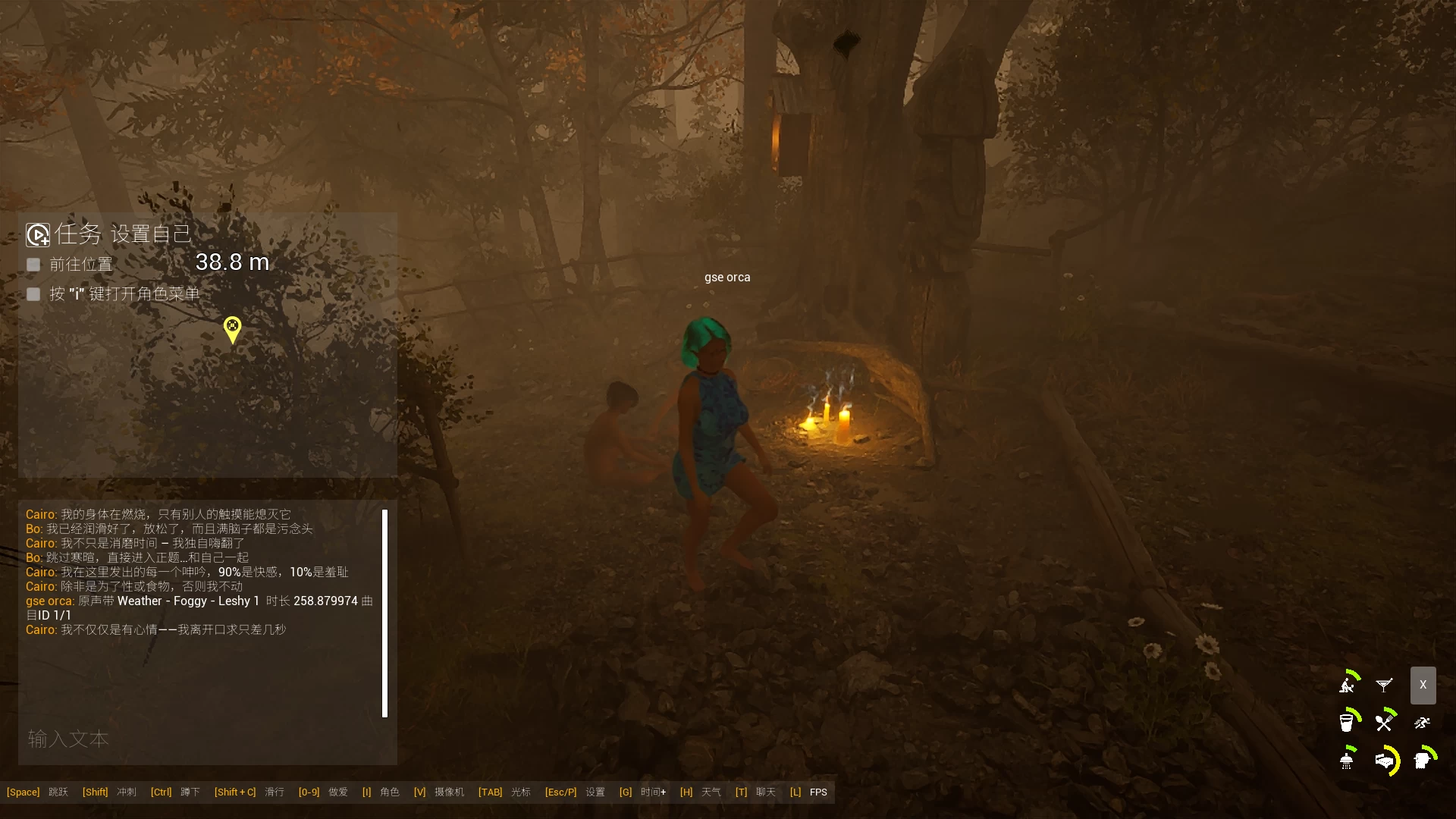This screenshot has width=1456, height=819.
Task: Select the spoon and fork hunger icon
Action: click(1385, 722)
